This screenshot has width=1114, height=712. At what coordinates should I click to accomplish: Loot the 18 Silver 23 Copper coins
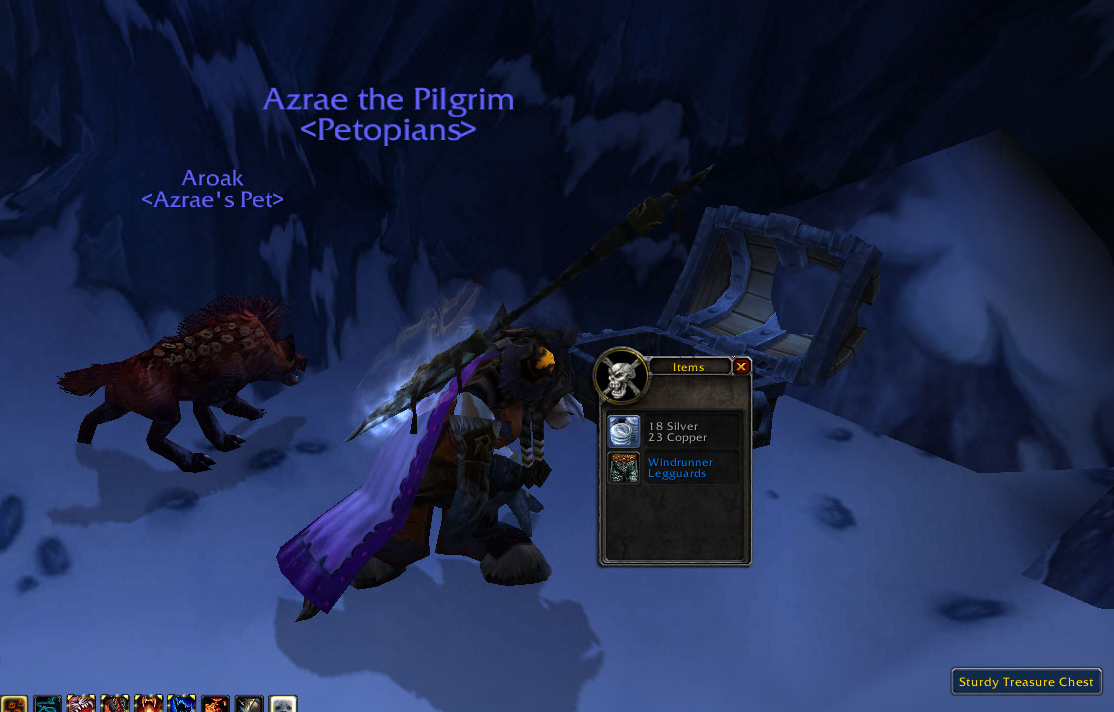[625, 432]
